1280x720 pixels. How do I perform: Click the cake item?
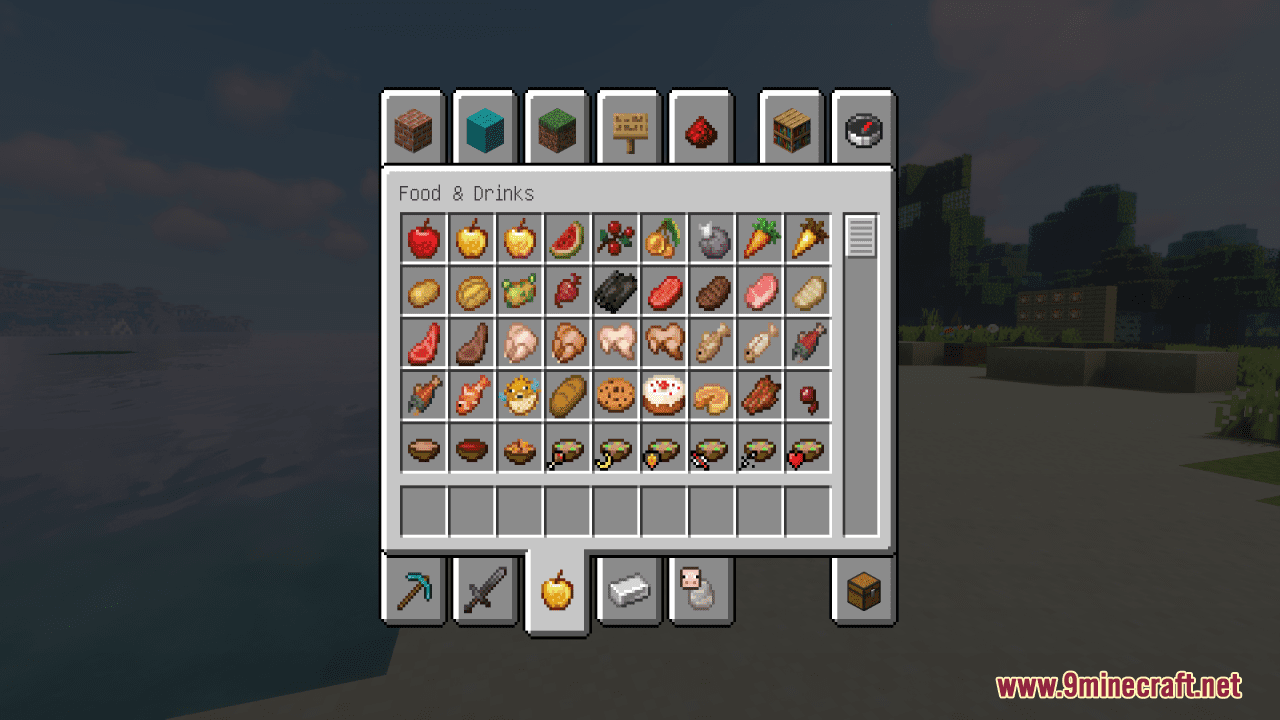pyautogui.click(x=663, y=394)
